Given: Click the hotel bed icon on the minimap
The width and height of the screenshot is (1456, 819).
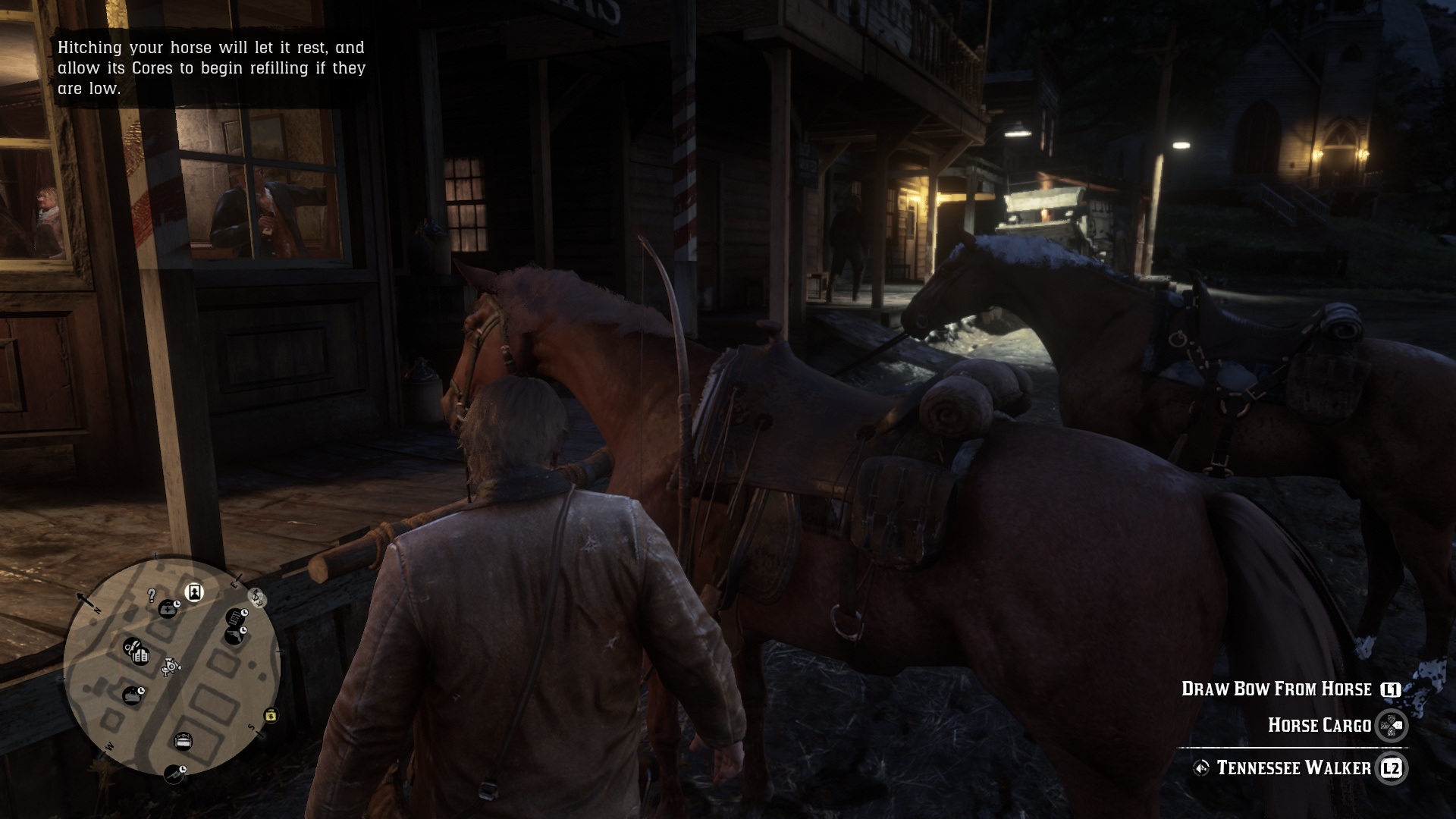Looking at the screenshot, I should point(184,740).
